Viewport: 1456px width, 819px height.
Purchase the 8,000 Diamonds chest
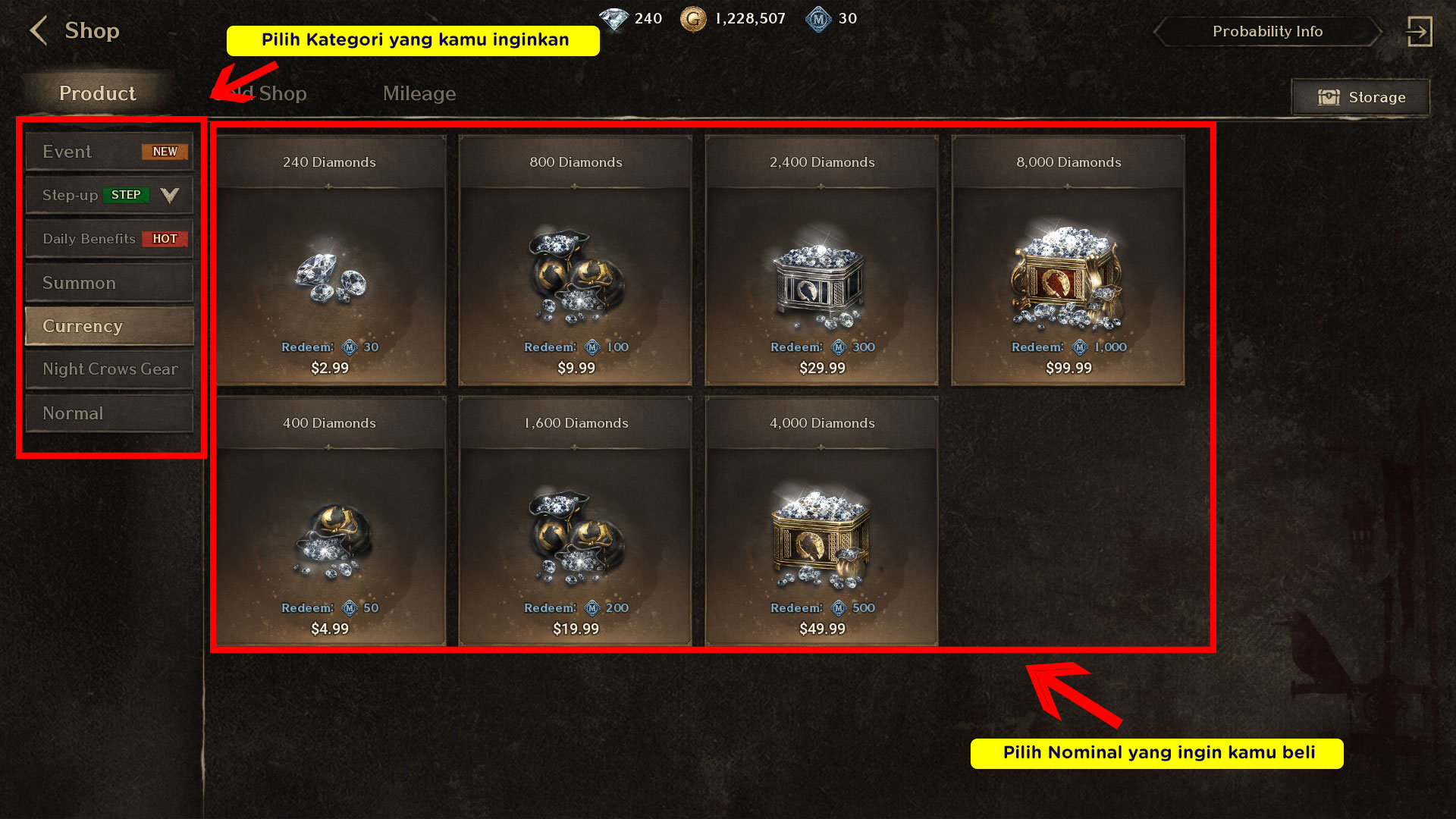(1068, 260)
